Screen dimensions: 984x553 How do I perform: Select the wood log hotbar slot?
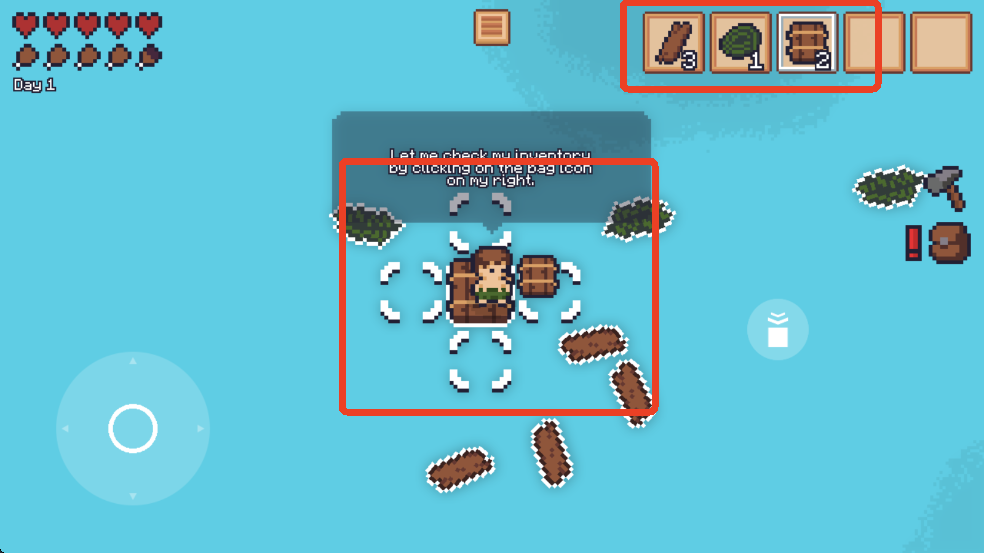pos(673,43)
